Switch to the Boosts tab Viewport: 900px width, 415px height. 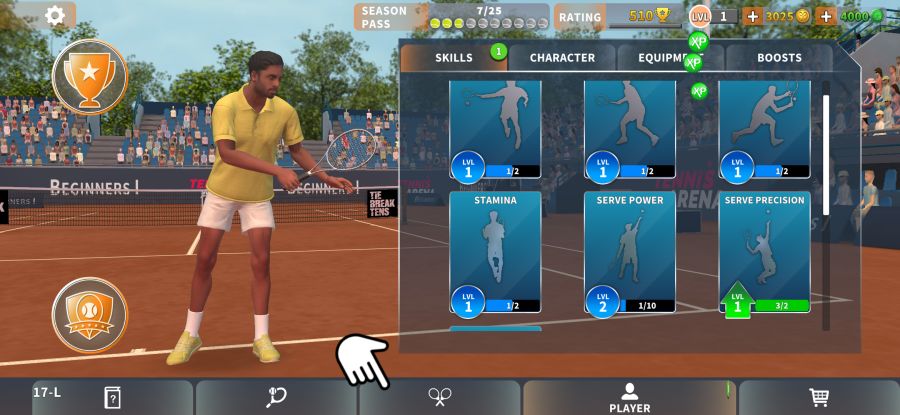pos(779,58)
